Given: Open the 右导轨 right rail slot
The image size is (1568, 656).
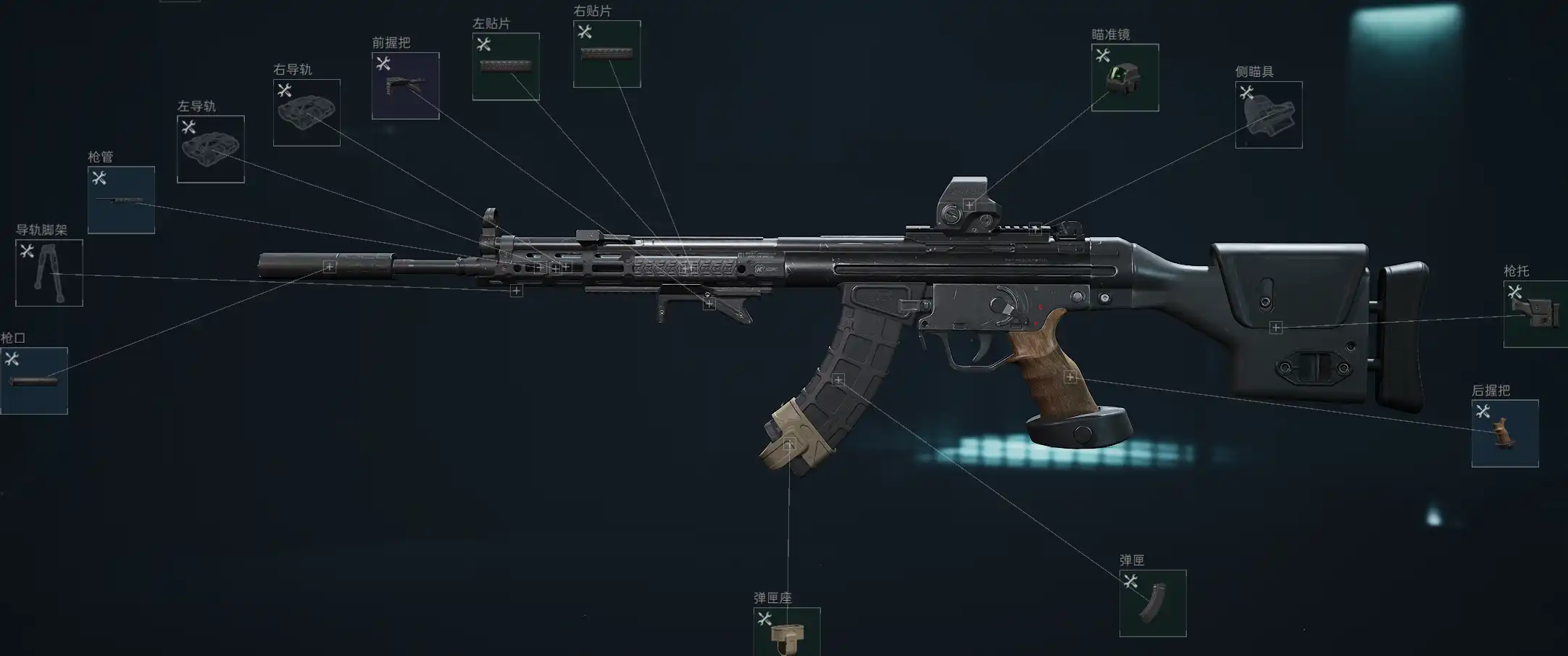Looking at the screenshot, I should [x=306, y=112].
